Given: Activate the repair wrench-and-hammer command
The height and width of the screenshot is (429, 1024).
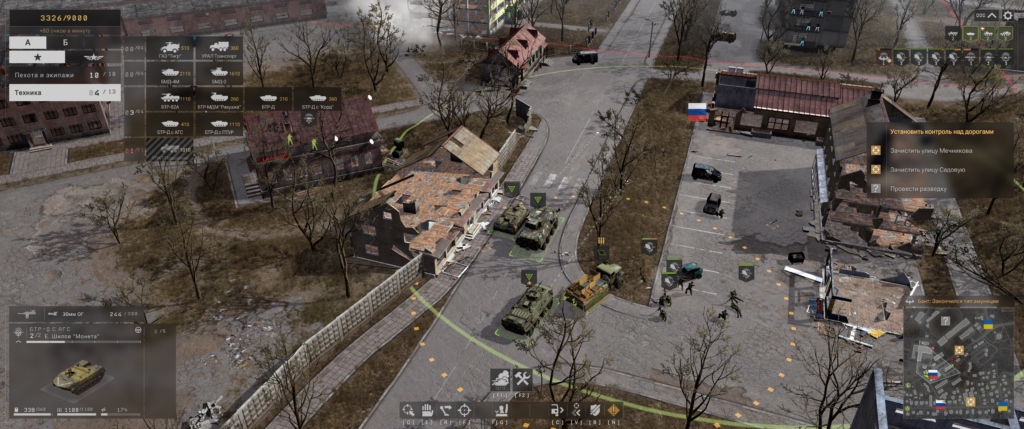Looking at the screenshot, I should pyautogui.click(x=521, y=380).
